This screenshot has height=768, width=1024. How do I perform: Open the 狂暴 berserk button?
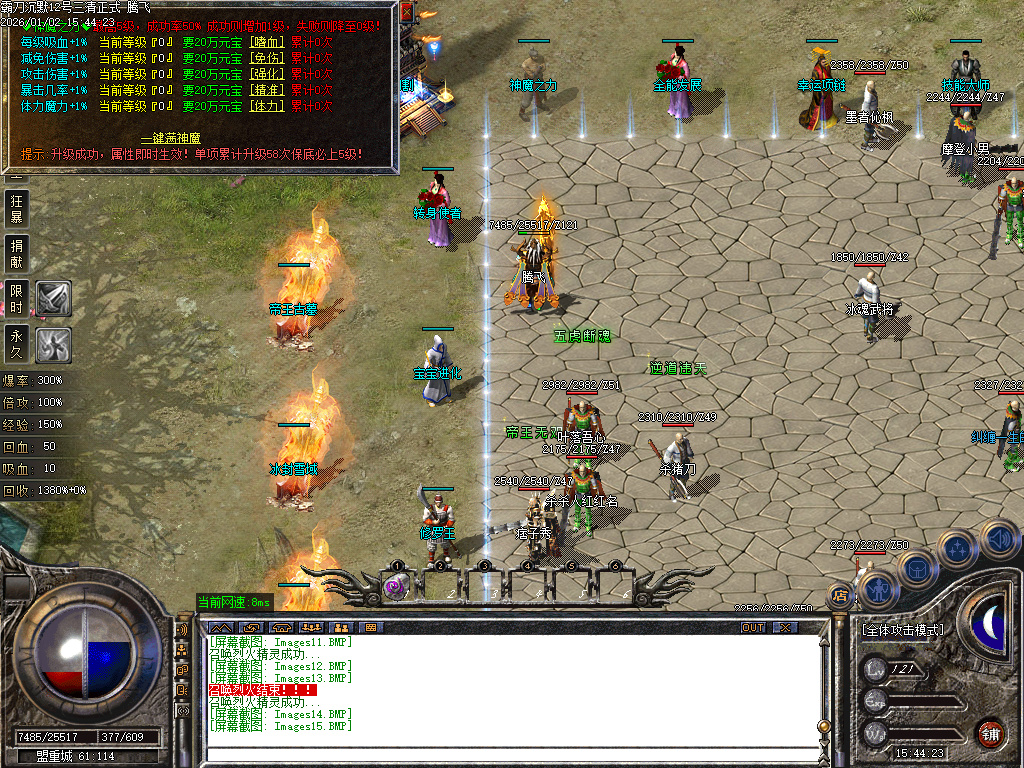coord(16,209)
